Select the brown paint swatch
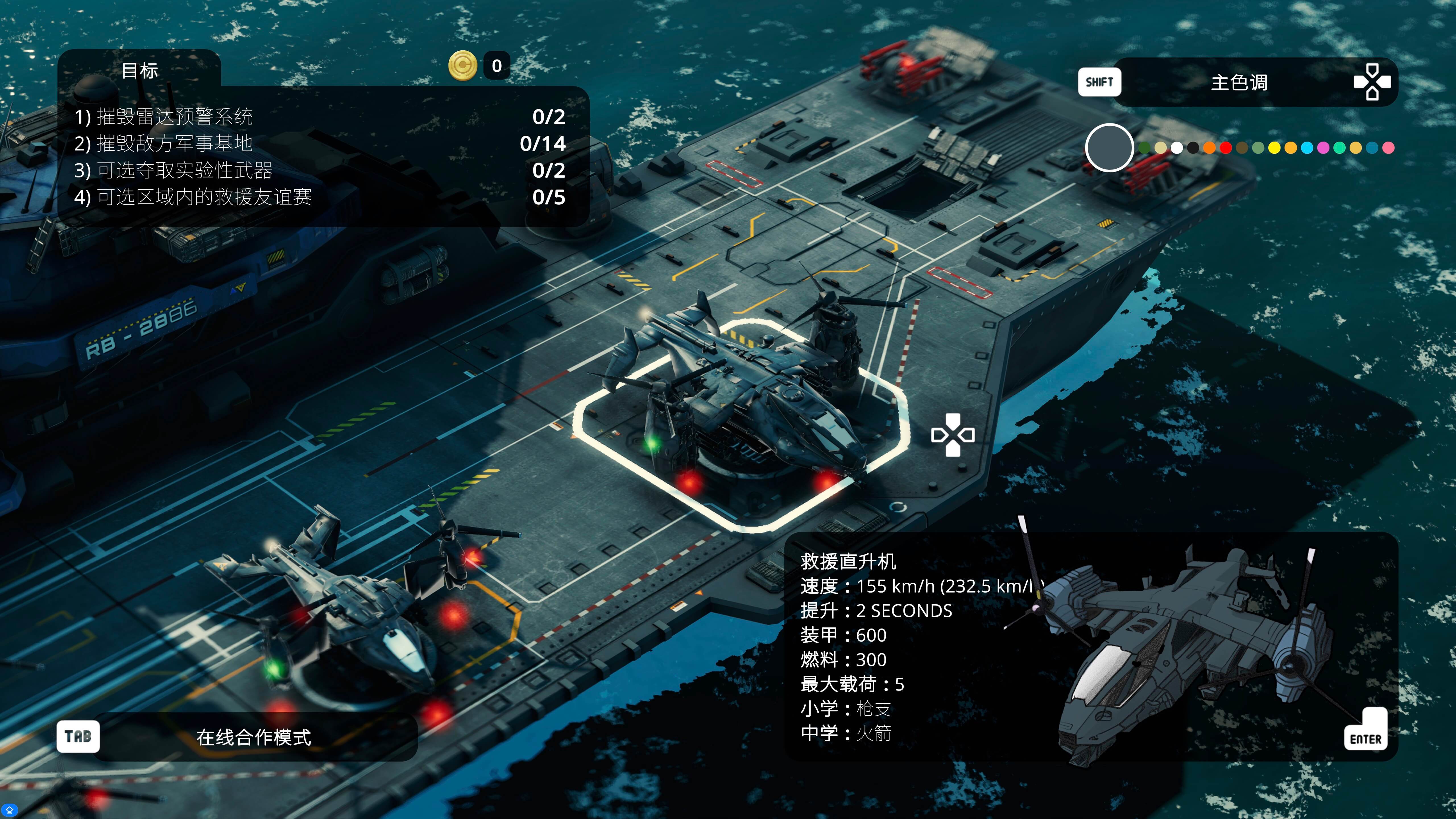The width and height of the screenshot is (1456, 819). coord(1242,148)
